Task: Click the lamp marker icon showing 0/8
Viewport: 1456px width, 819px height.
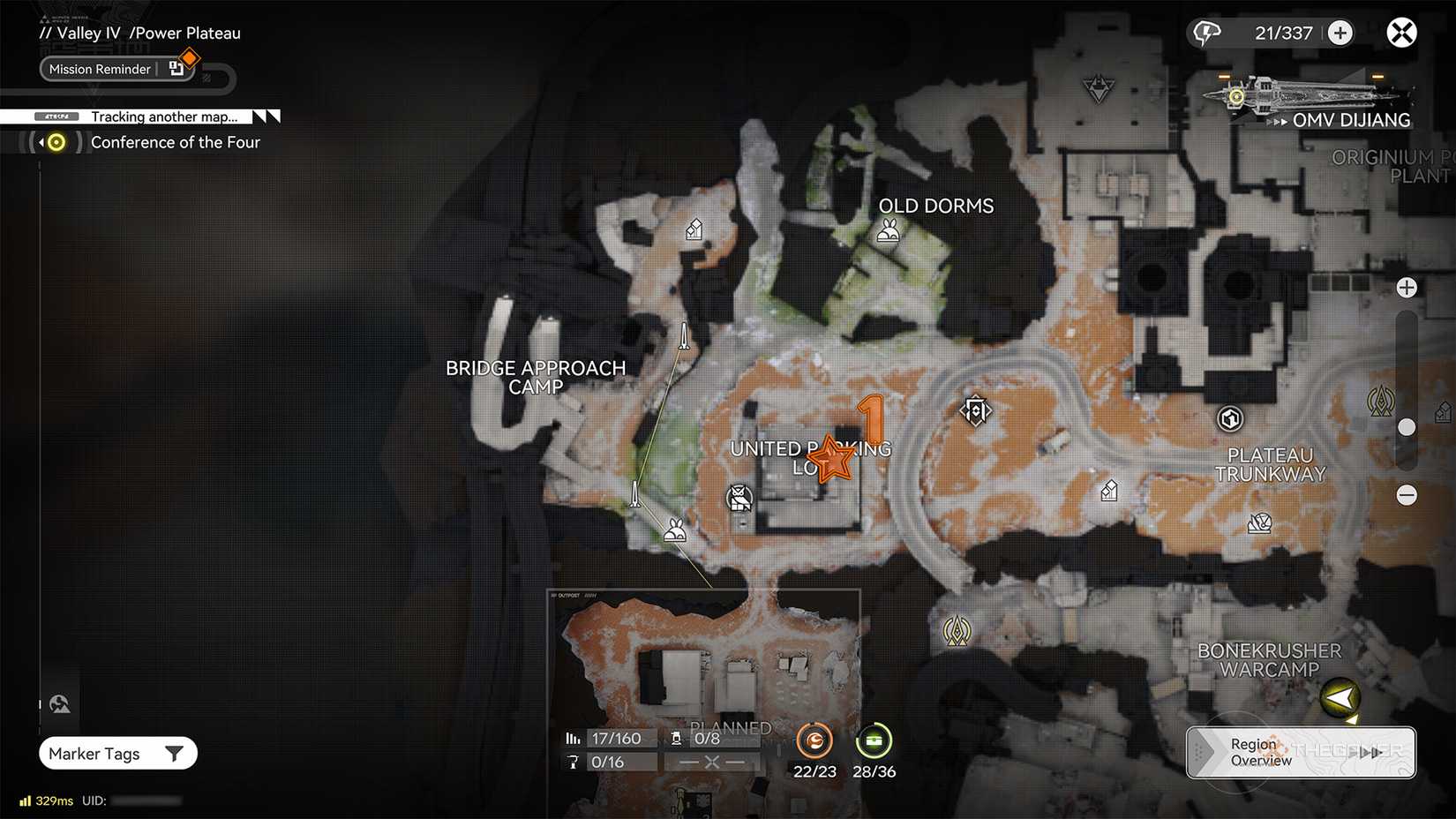Action: click(x=675, y=738)
